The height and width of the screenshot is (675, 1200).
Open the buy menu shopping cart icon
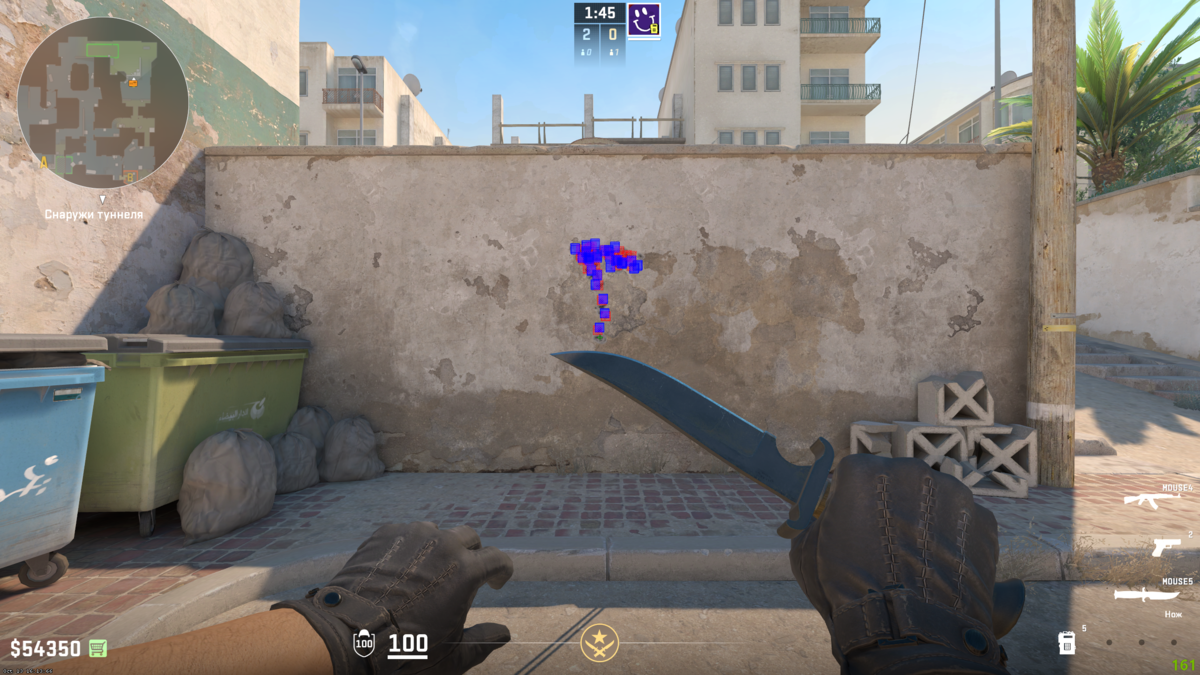tap(97, 648)
